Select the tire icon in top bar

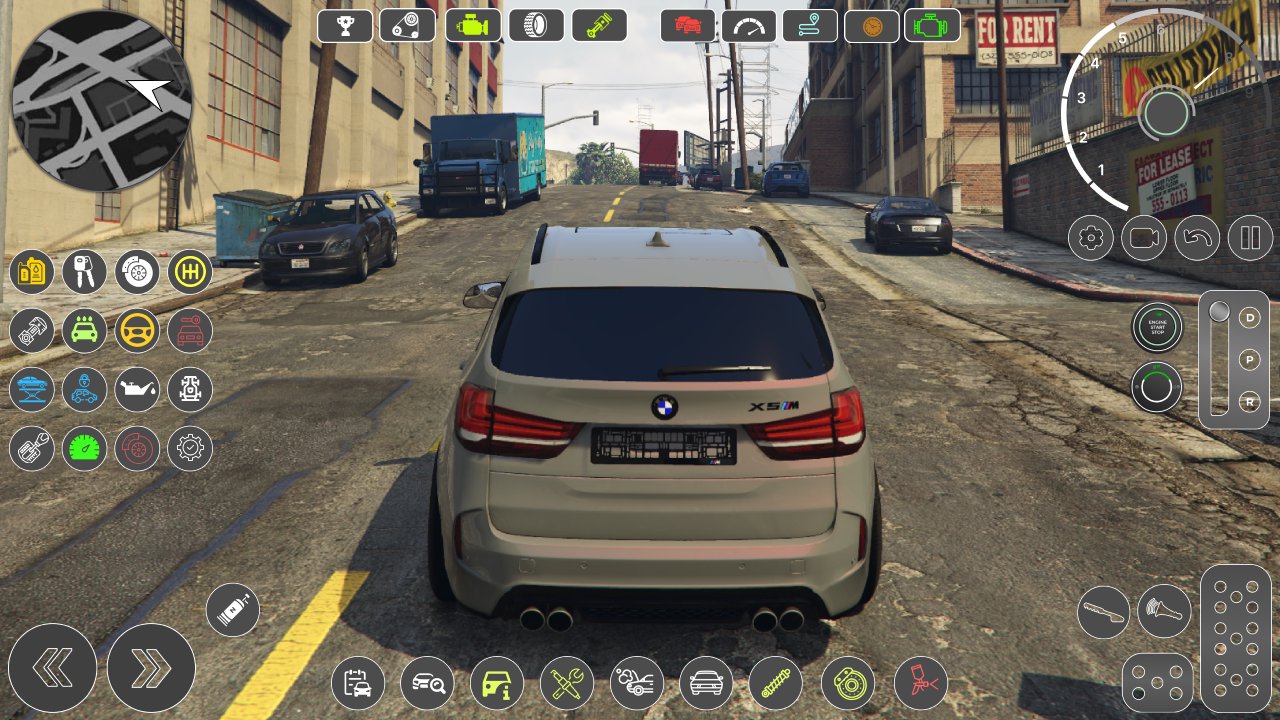536,25
